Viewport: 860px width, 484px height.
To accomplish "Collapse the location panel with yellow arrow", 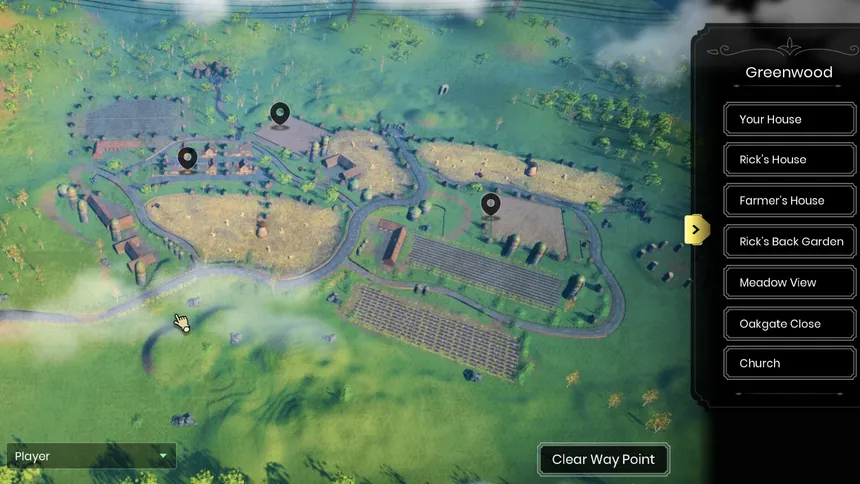I will tap(697, 230).
